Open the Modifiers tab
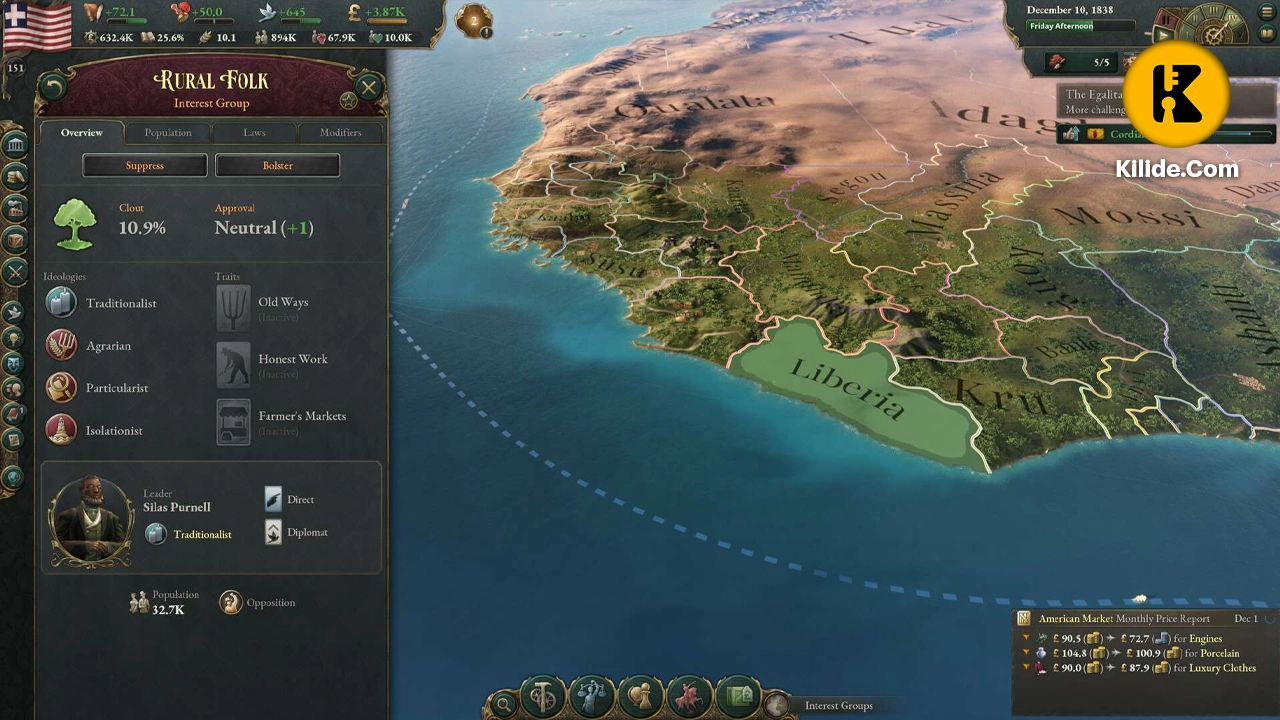 [340, 132]
